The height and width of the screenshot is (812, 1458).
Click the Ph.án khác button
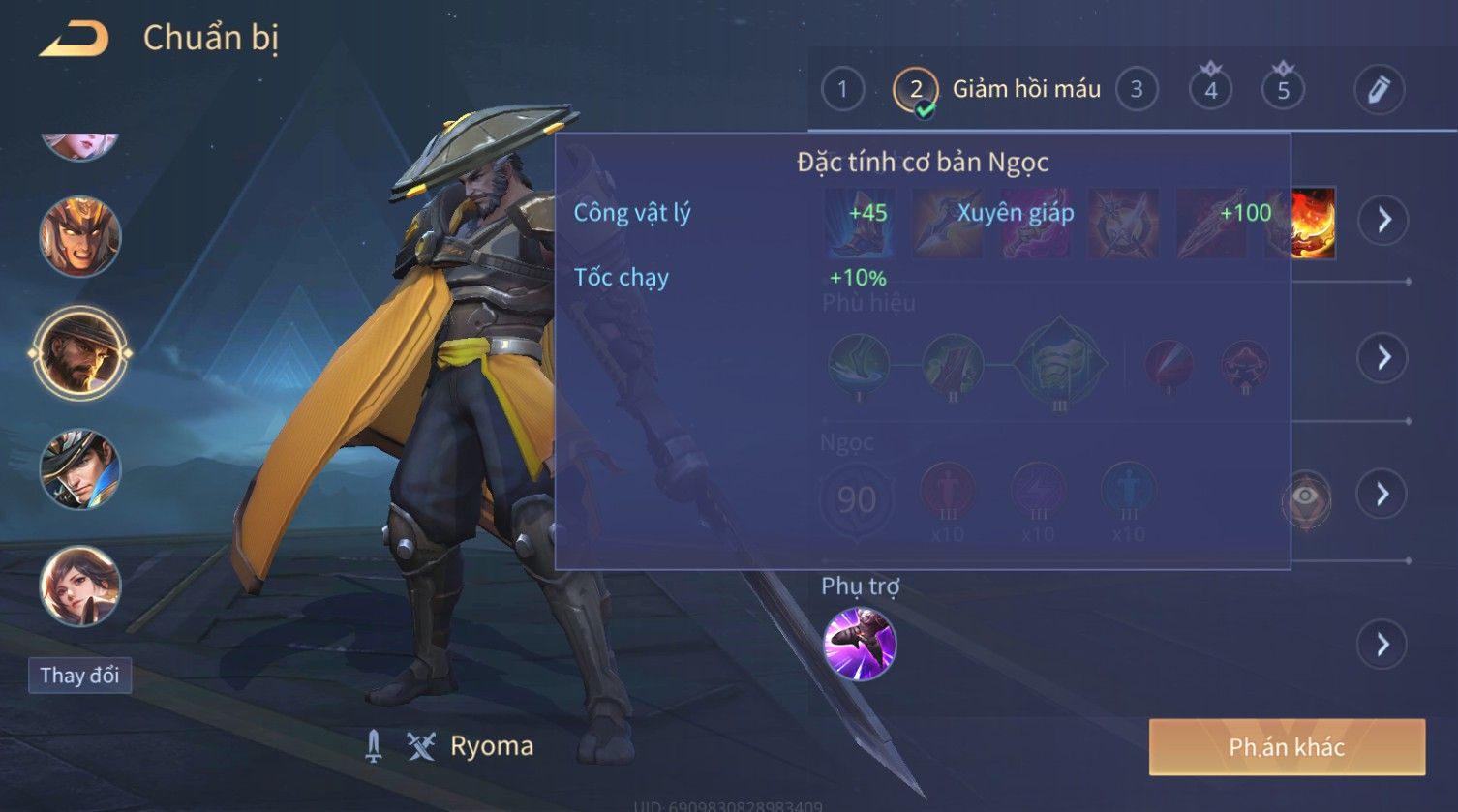[1287, 747]
